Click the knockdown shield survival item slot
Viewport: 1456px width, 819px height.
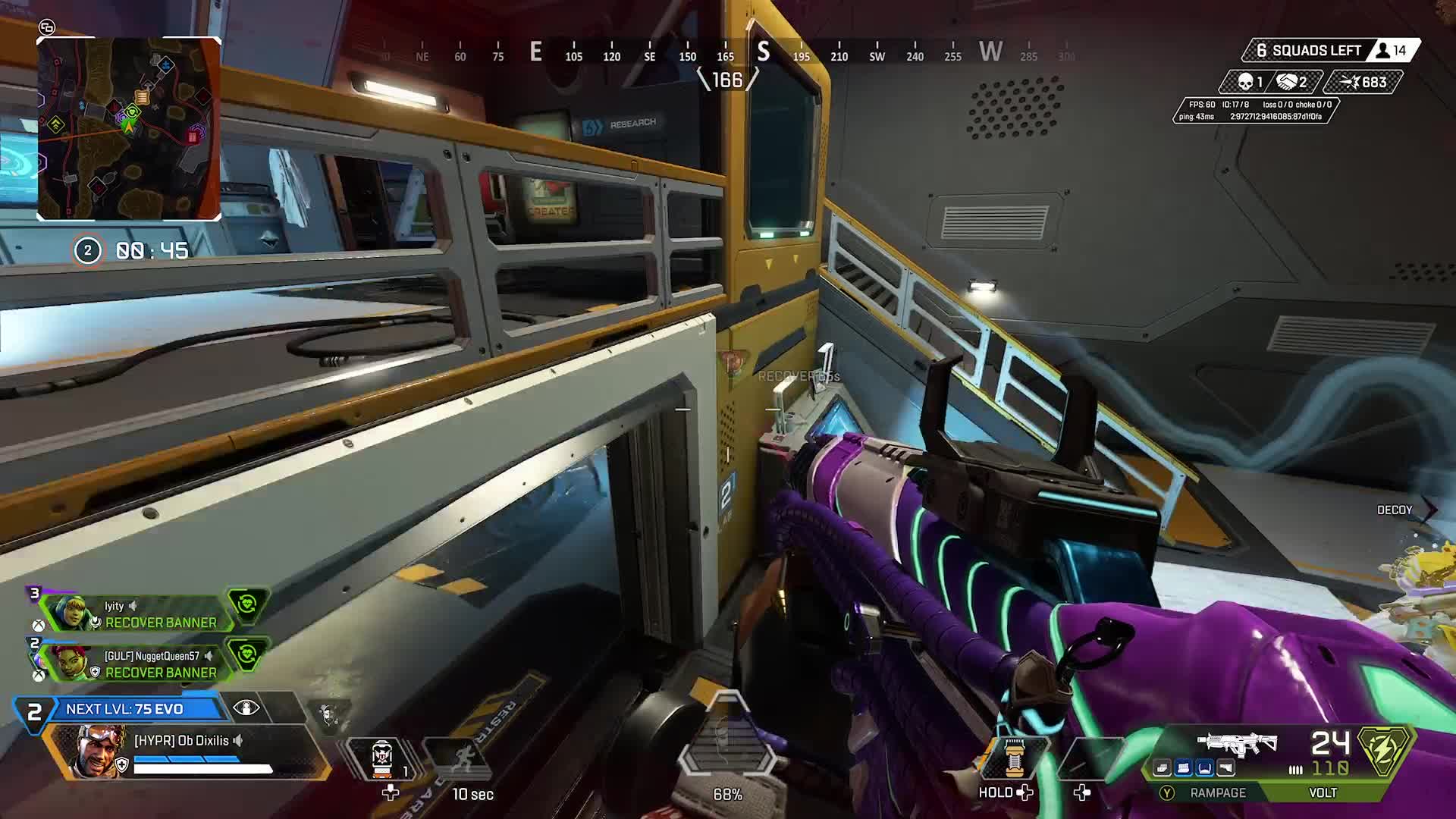381,758
